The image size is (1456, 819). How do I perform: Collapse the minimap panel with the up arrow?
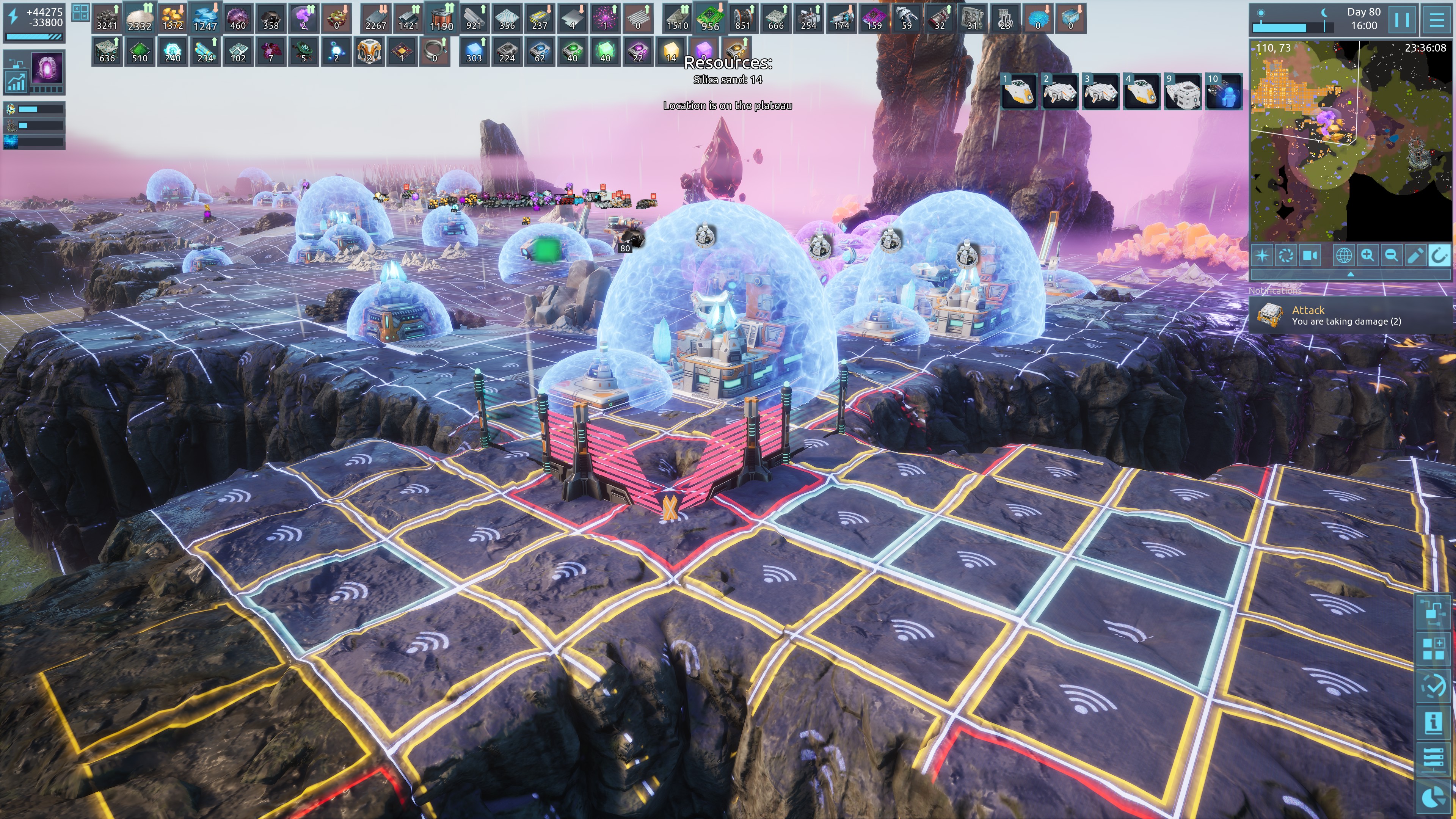click(x=1350, y=274)
